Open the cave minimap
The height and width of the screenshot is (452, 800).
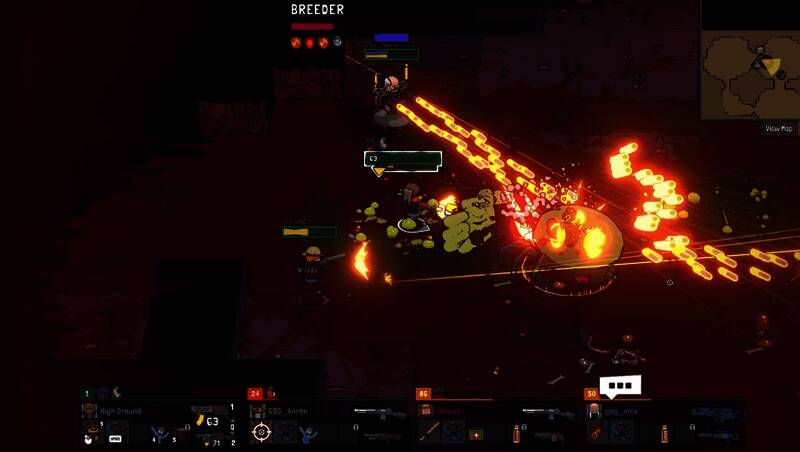(x=749, y=75)
